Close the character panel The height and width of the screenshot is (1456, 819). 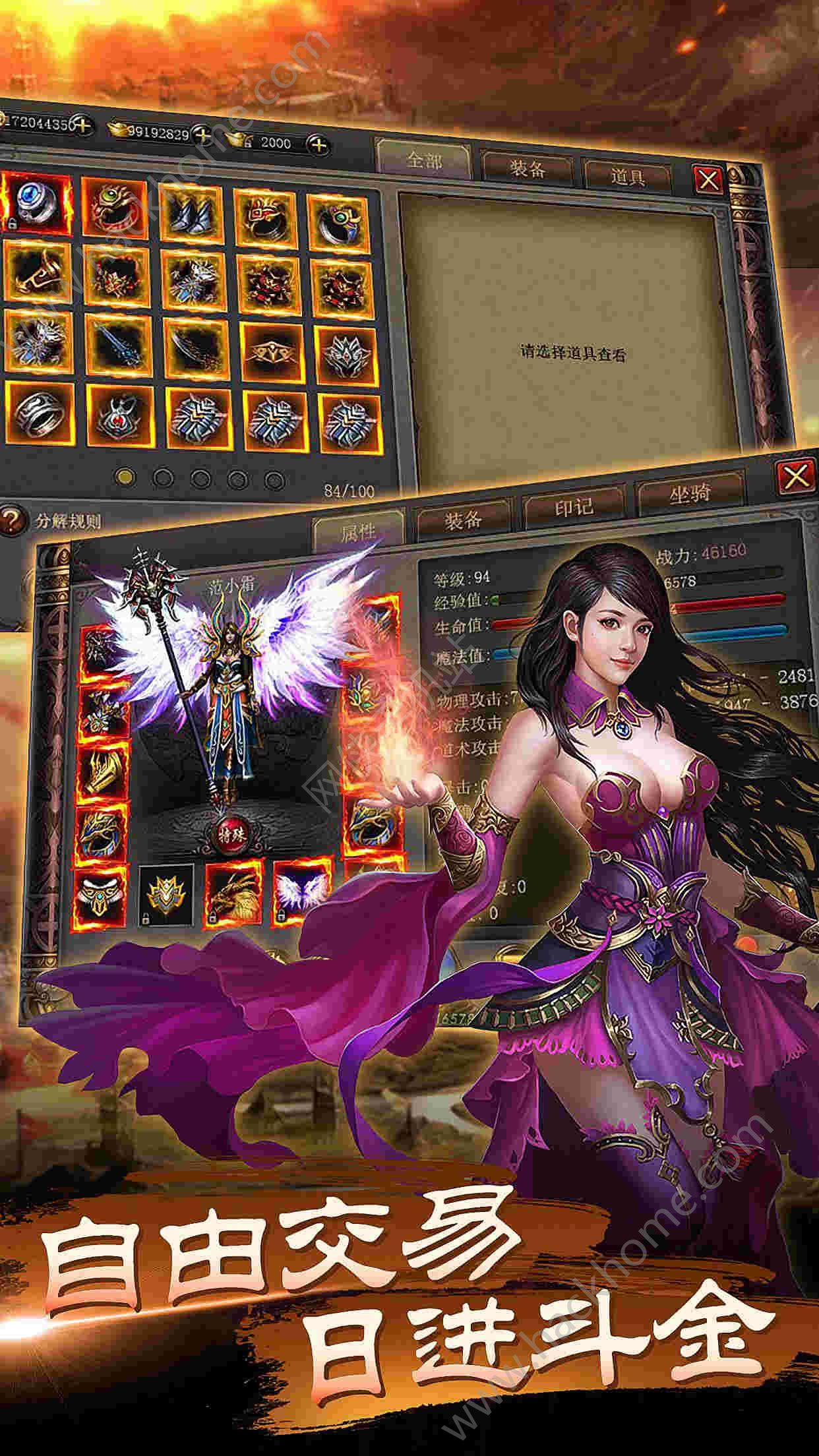[796, 475]
